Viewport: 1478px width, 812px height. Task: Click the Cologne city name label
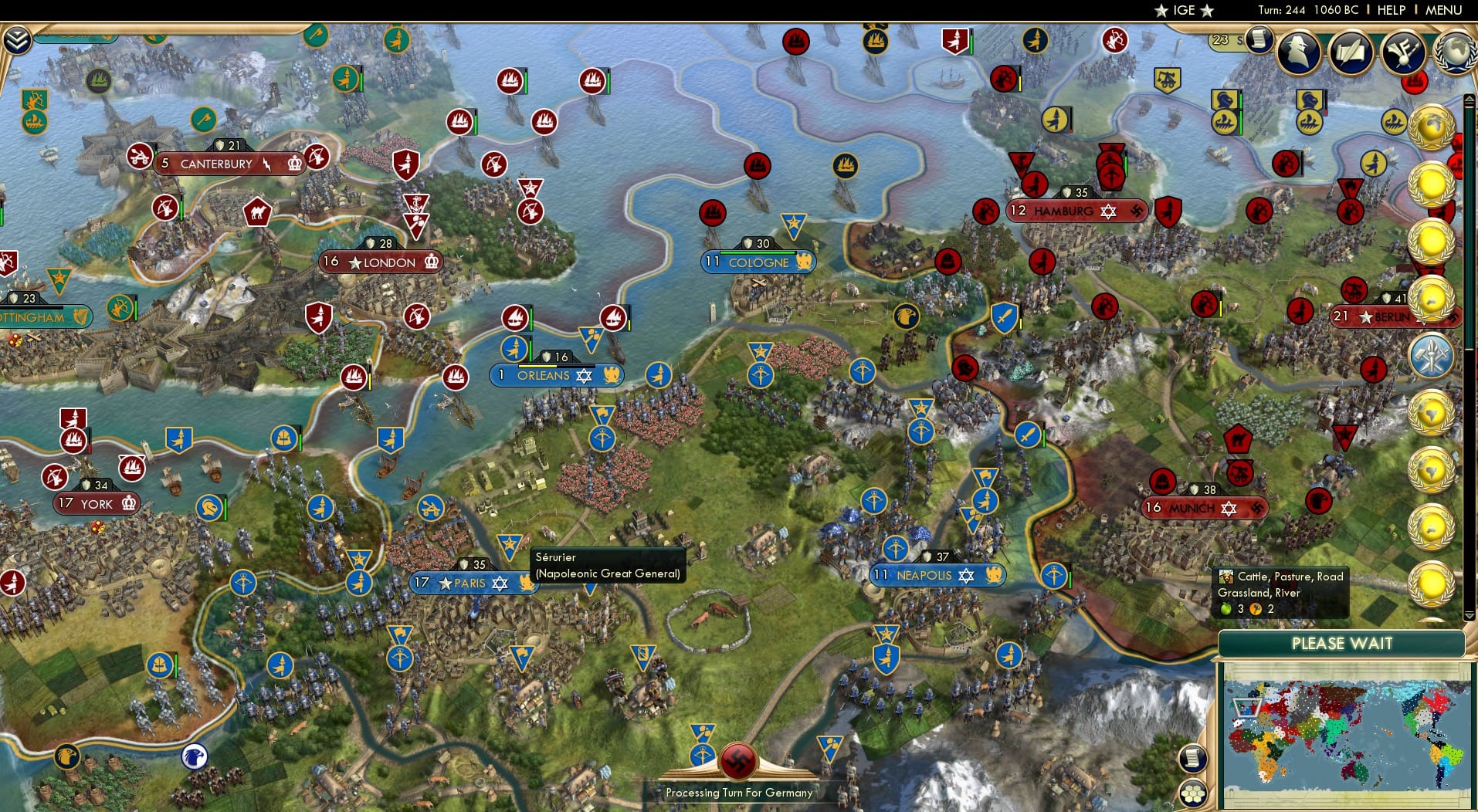pyautogui.click(x=761, y=262)
